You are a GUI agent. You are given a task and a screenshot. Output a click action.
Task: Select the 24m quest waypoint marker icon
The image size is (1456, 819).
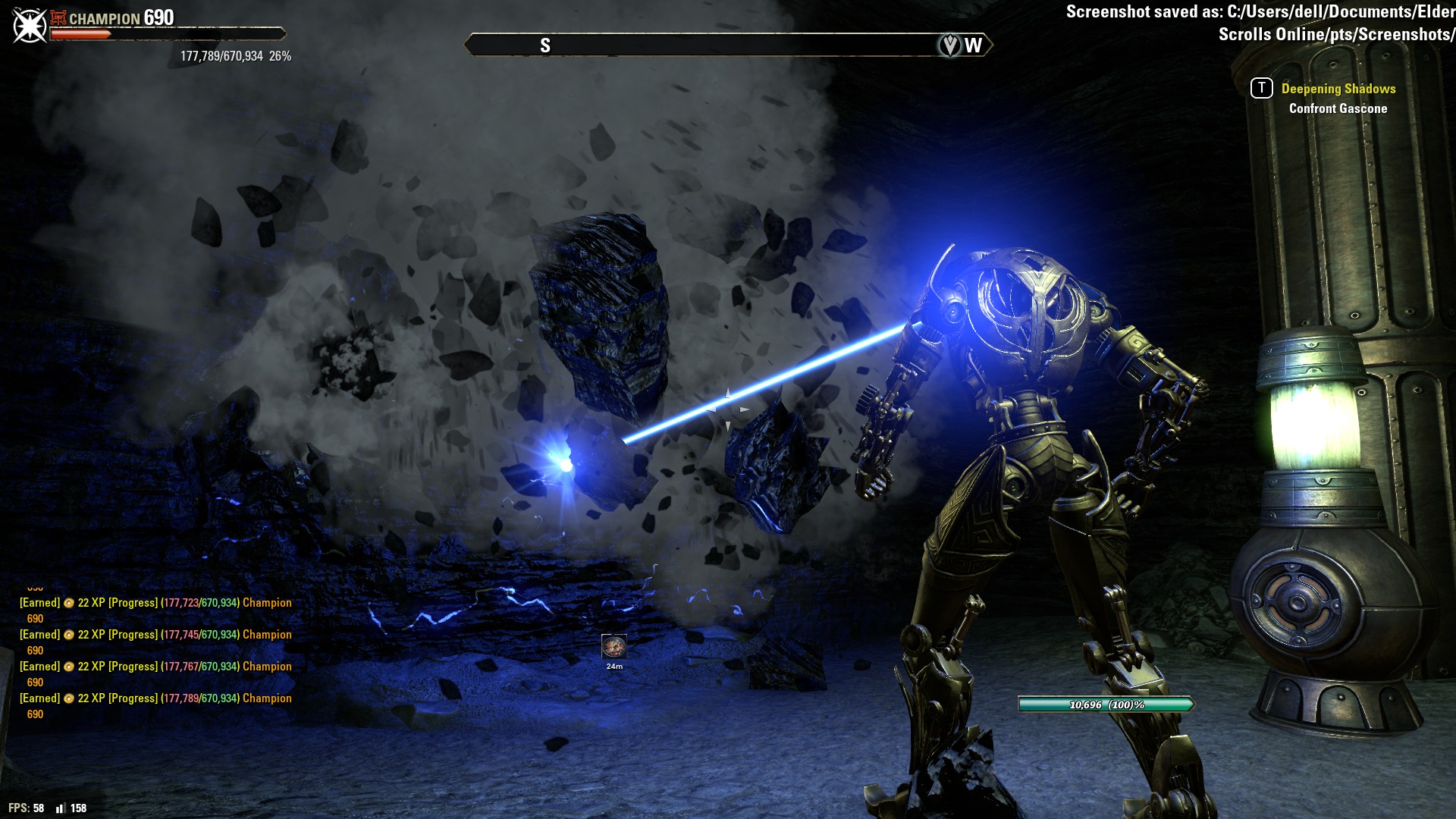[613, 646]
